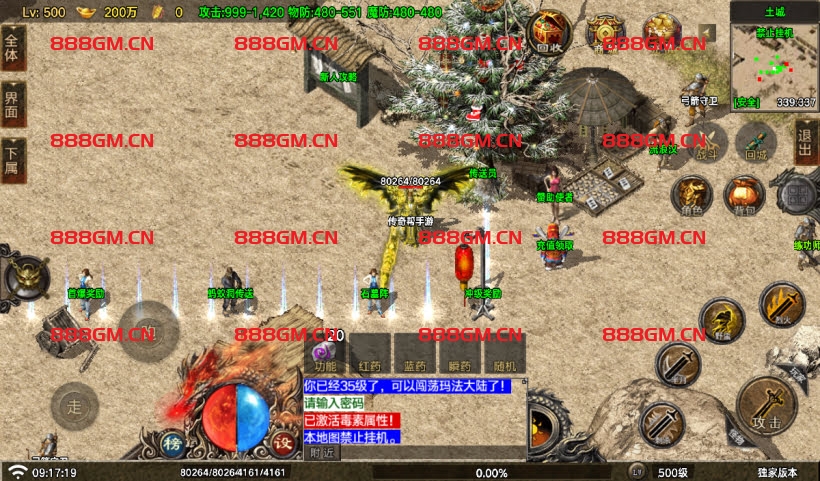Open the 功能 function slot
820x481 pixels.
tap(326, 355)
